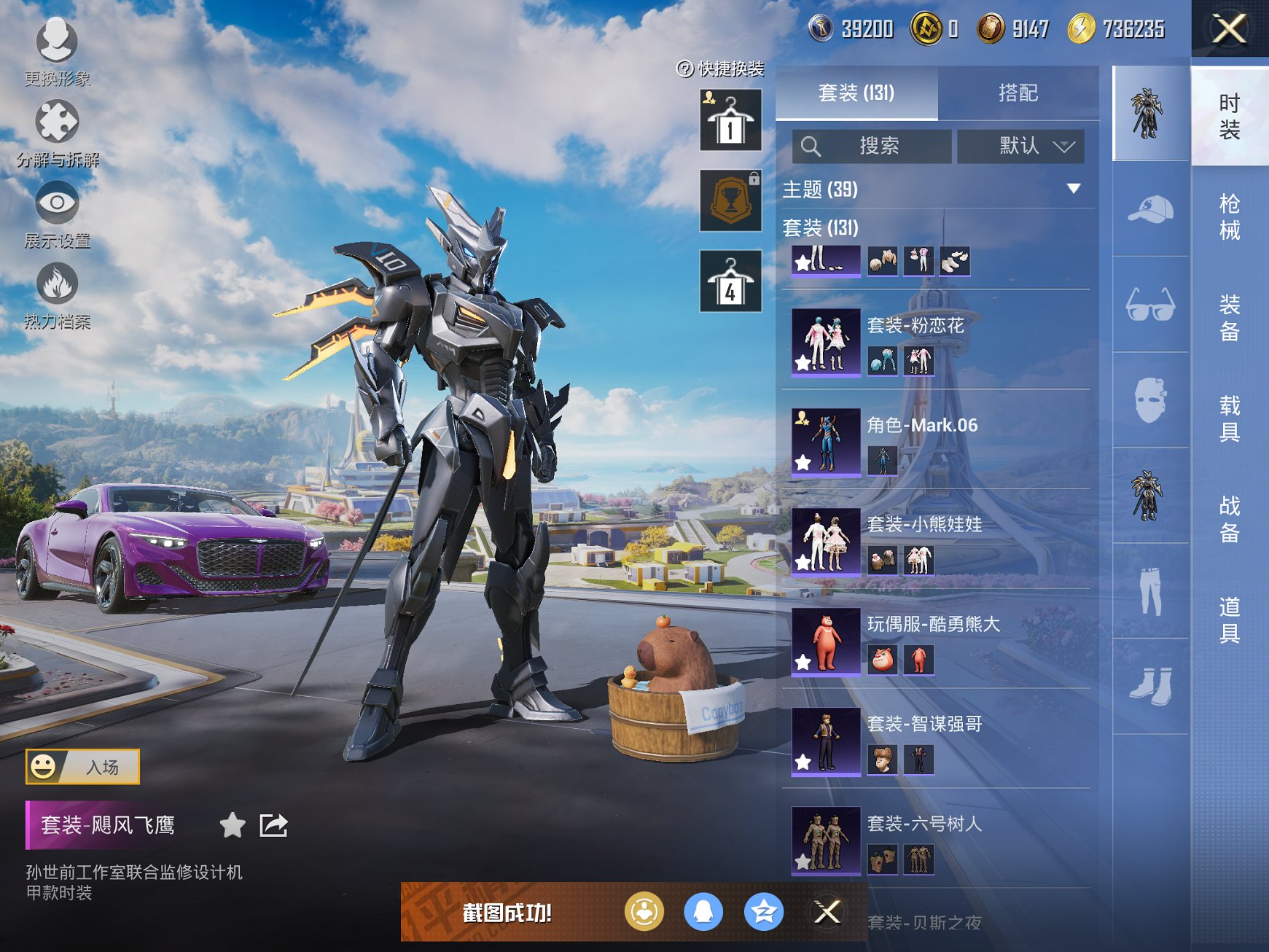Open 热力档案 heat archive

pos(57,294)
